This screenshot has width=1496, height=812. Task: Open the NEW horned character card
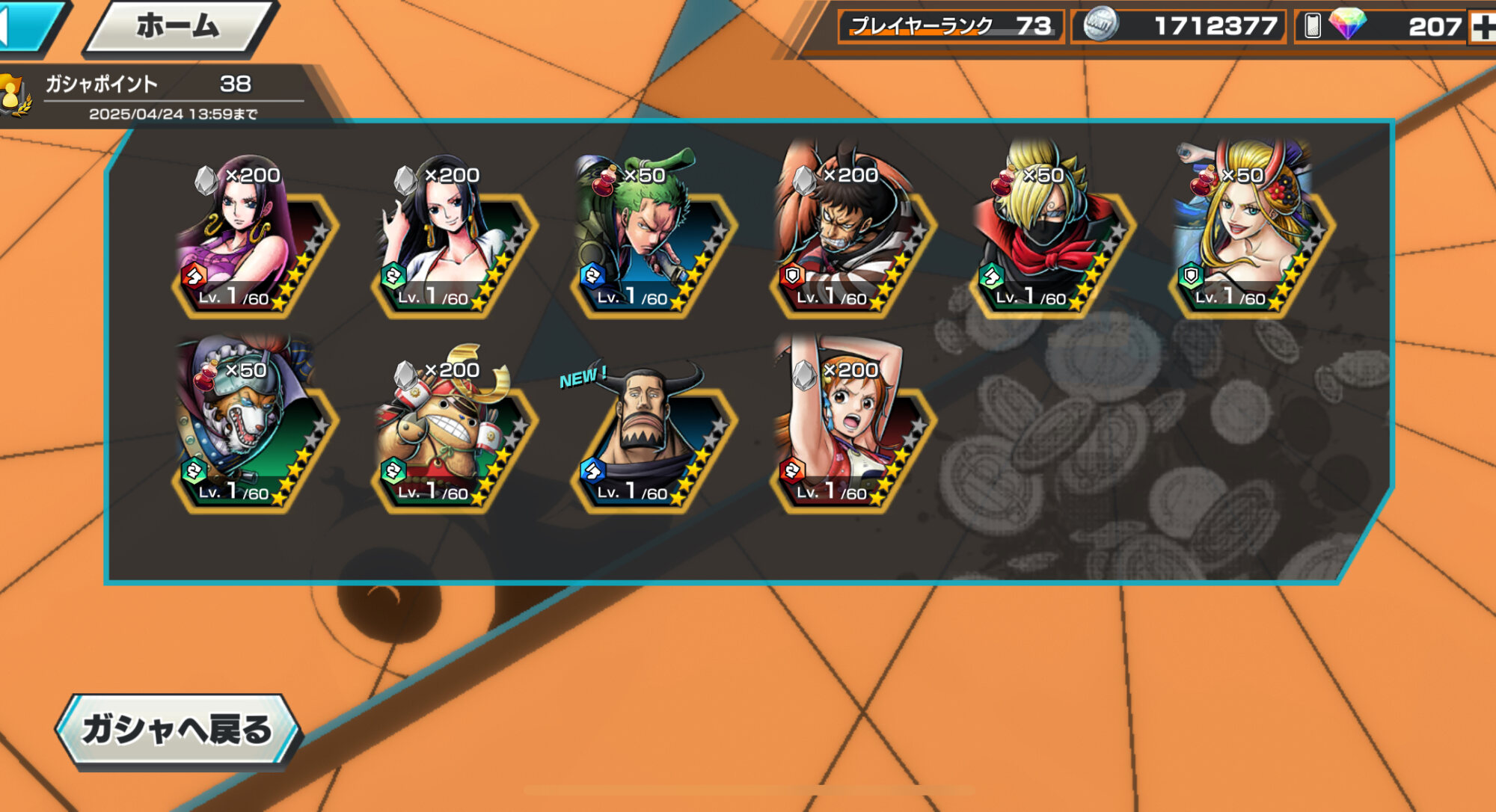(x=652, y=434)
